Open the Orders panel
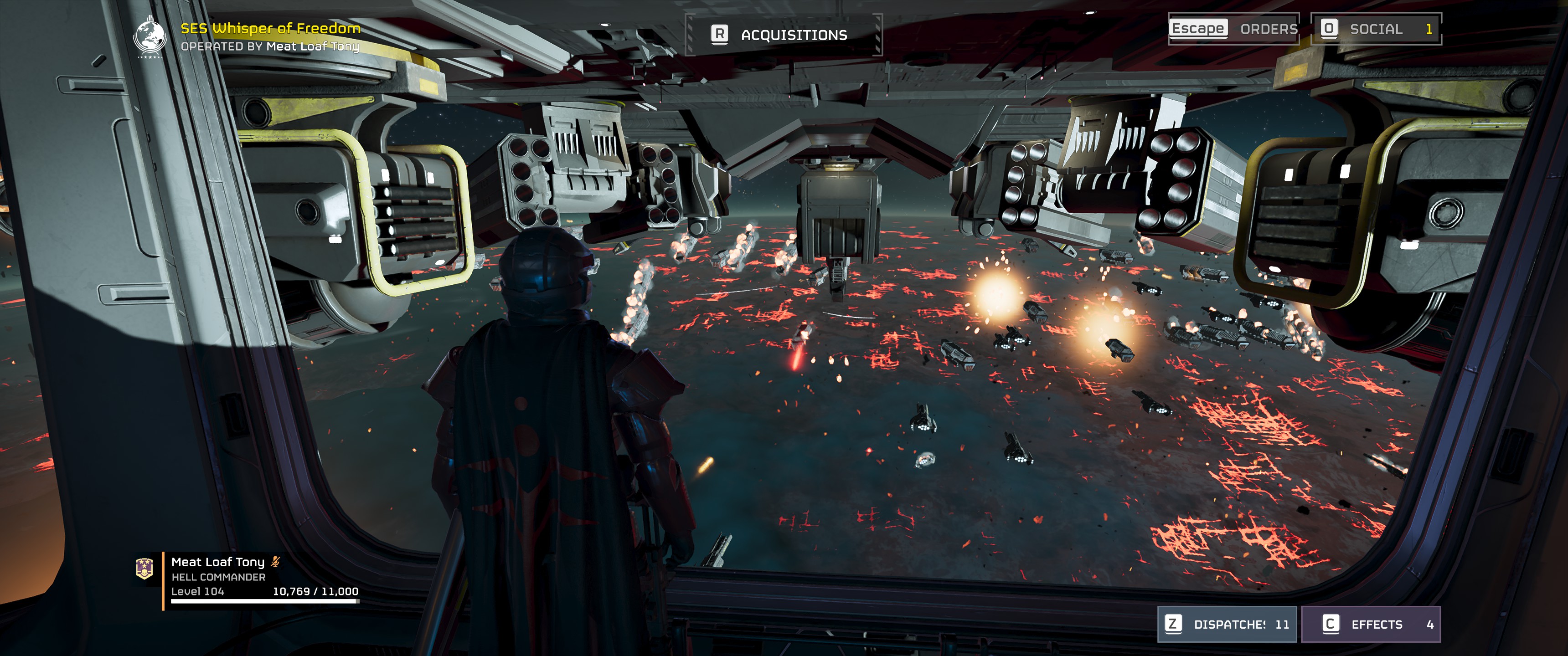Viewport: 1568px width, 656px height. click(1234, 29)
